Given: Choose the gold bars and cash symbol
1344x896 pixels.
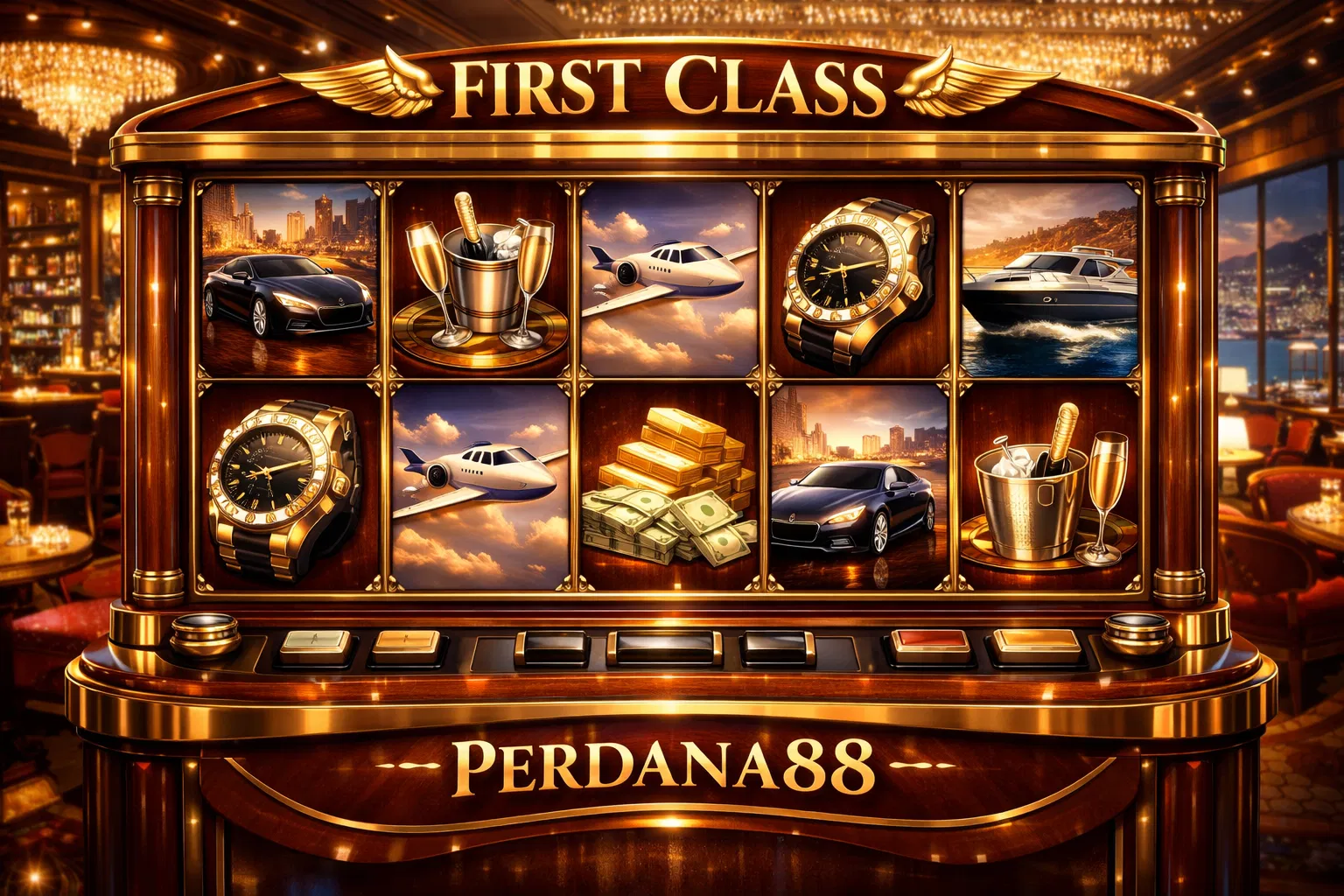Looking at the screenshot, I should (669, 486).
